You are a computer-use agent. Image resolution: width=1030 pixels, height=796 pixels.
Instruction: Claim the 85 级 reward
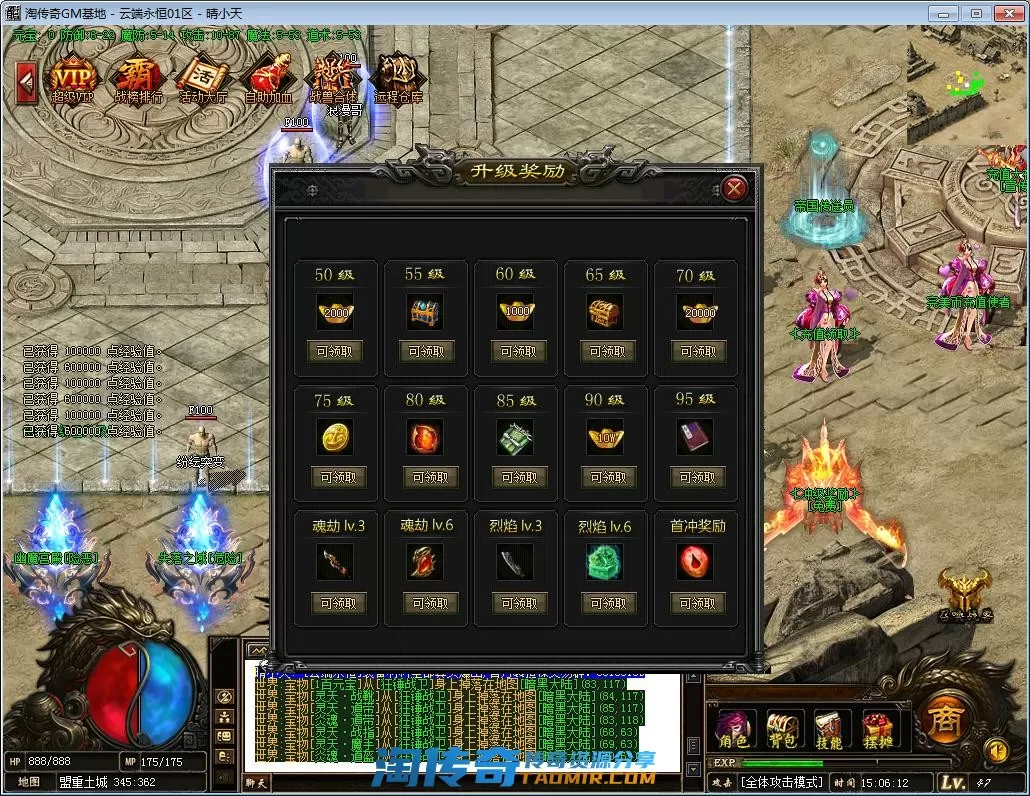click(x=518, y=477)
